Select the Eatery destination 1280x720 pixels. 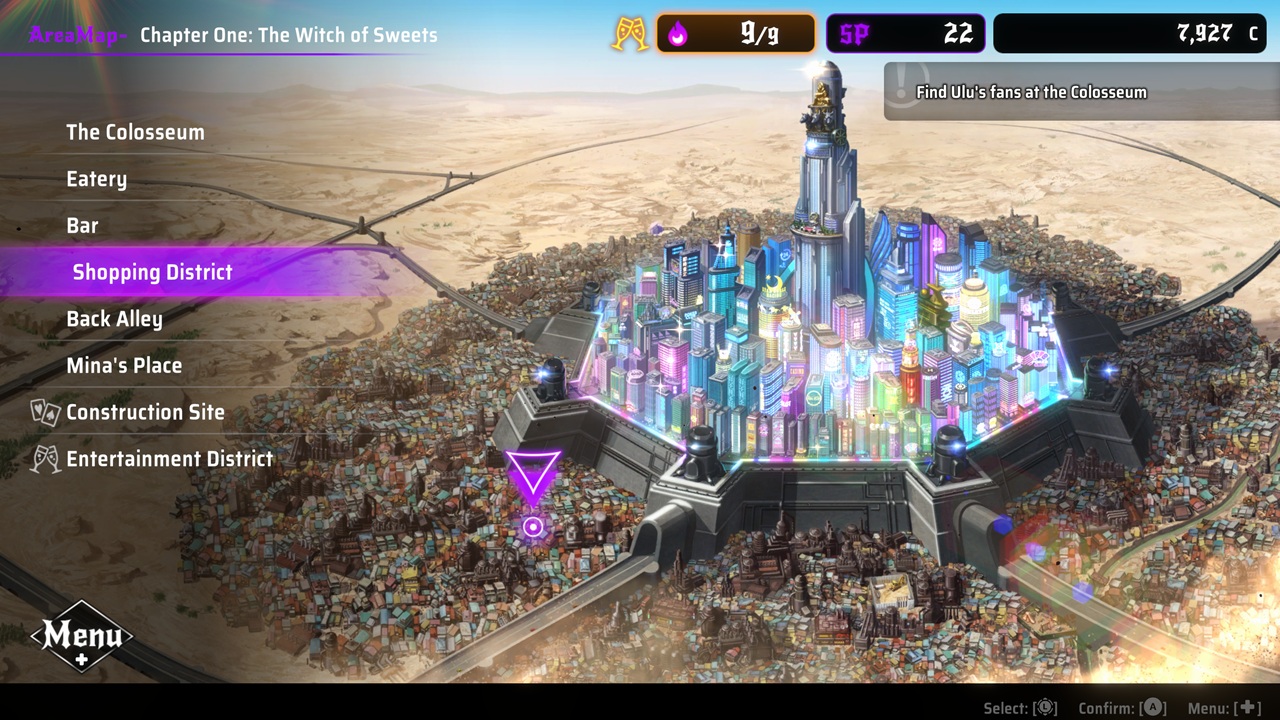[x=96, y=178]
